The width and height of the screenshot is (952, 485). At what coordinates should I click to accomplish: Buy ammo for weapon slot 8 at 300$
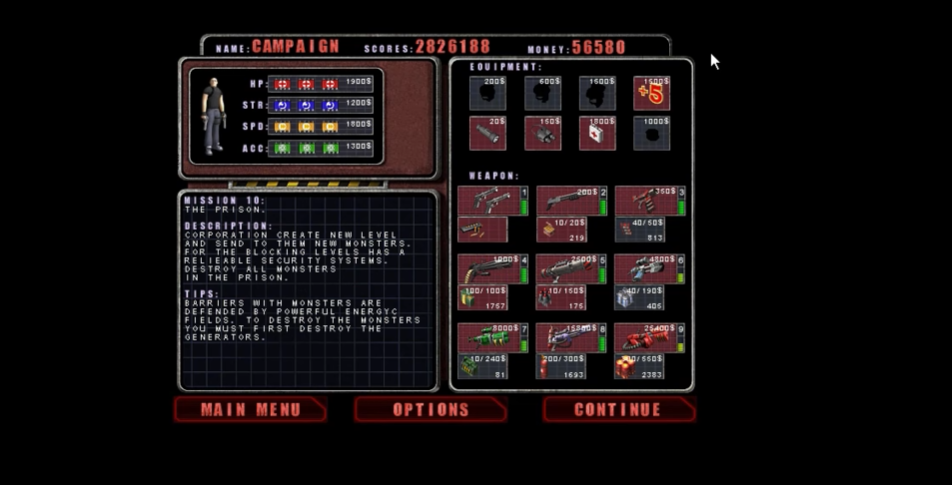(561, 366)
